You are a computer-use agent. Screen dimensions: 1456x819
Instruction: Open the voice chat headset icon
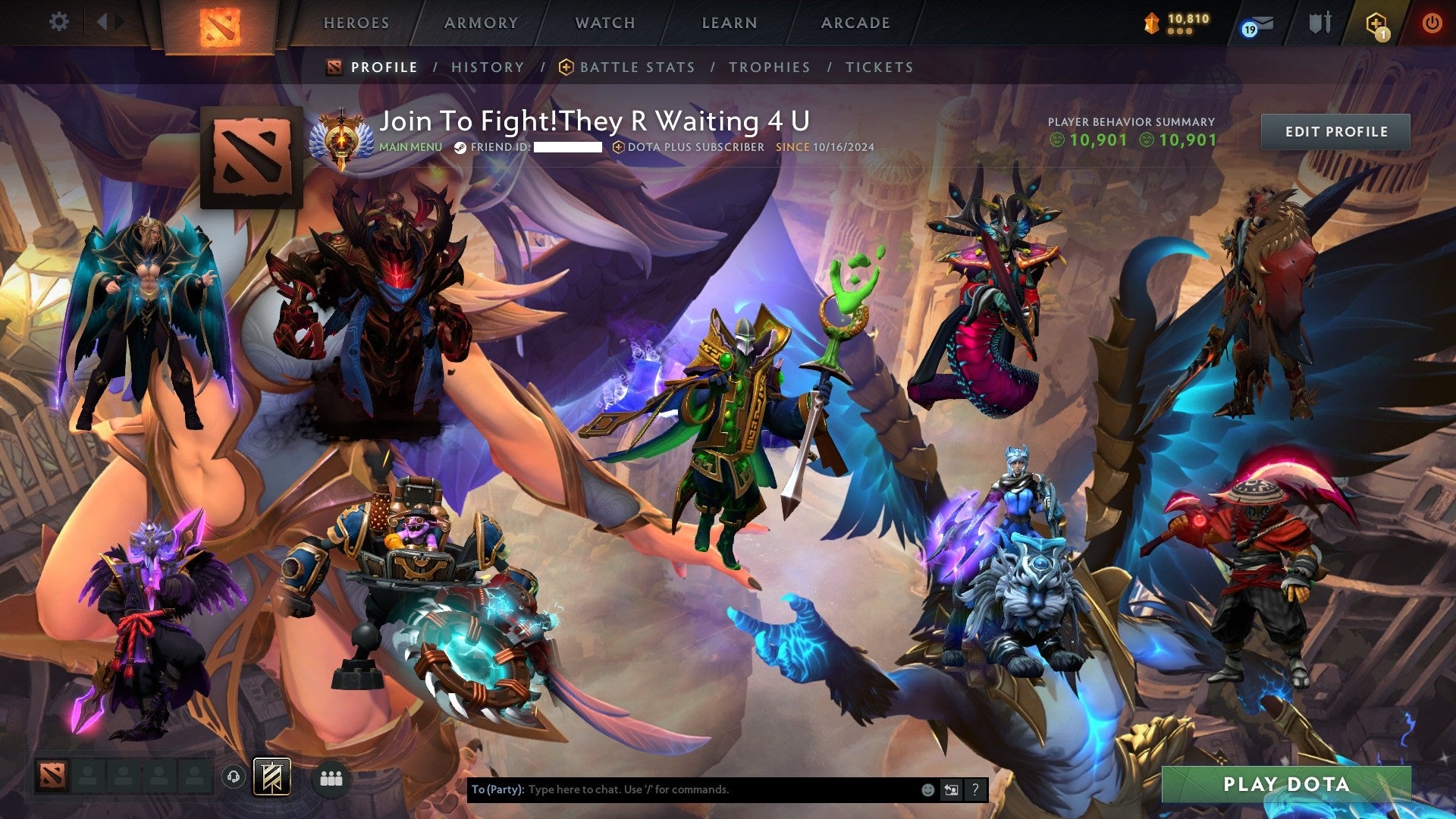tap(234, 777)
